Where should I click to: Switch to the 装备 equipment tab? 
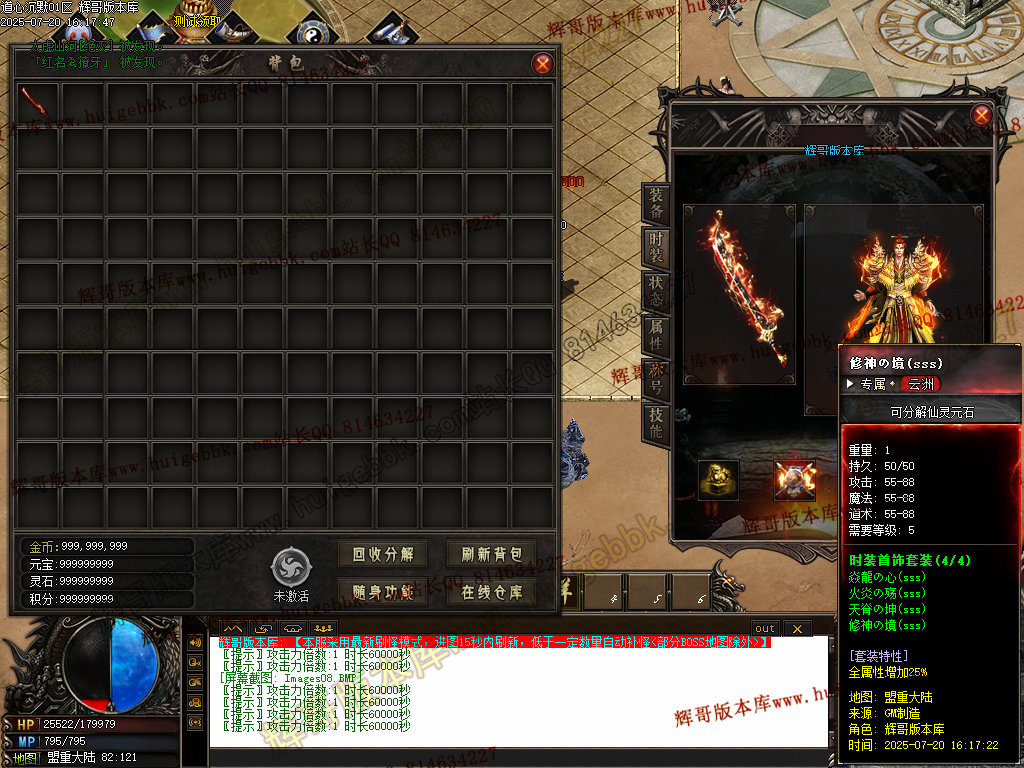(656, 204)
